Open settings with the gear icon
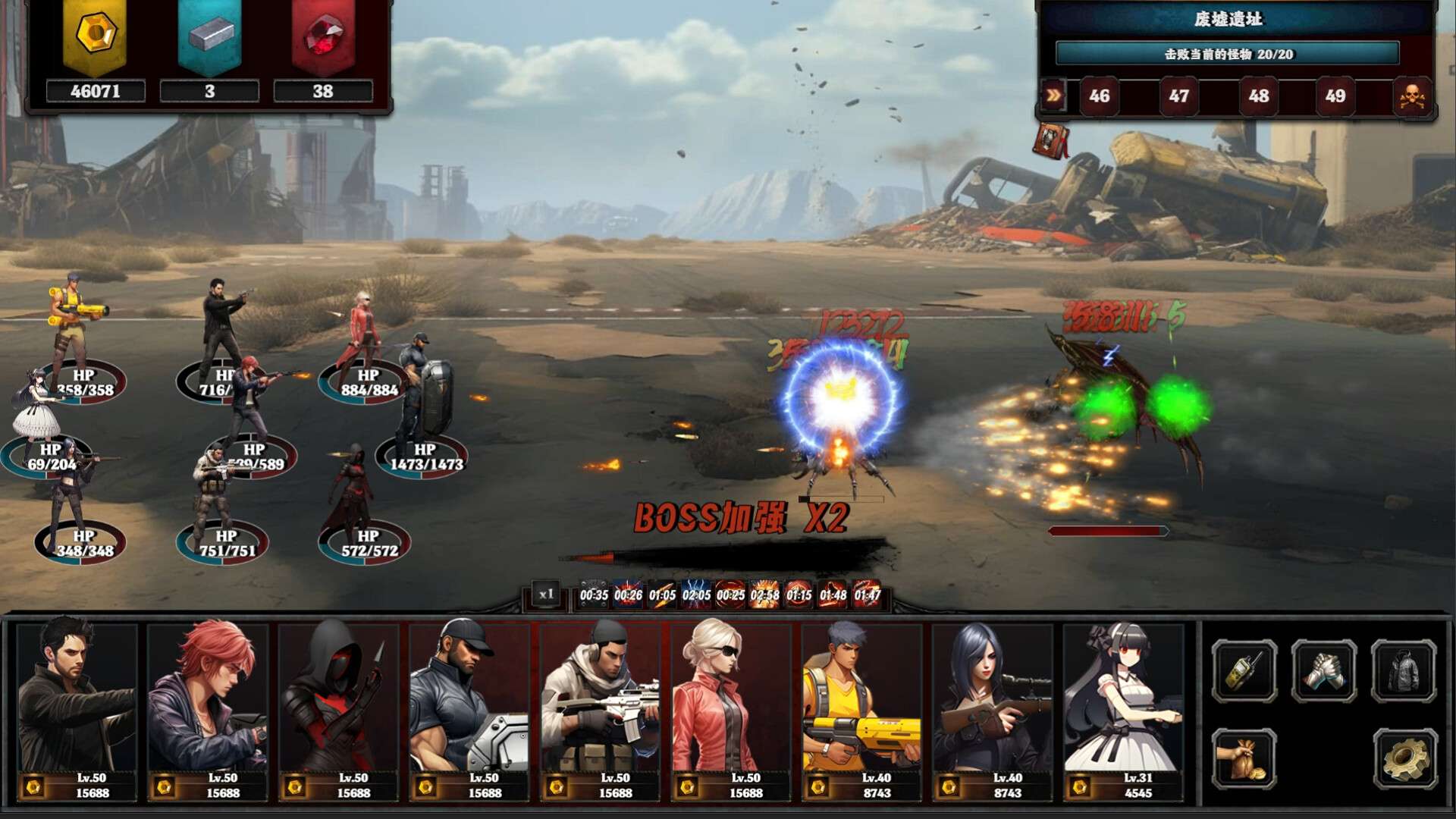Image resolution: width=1456 pixels, height=819 pixels. point(1404,759)
